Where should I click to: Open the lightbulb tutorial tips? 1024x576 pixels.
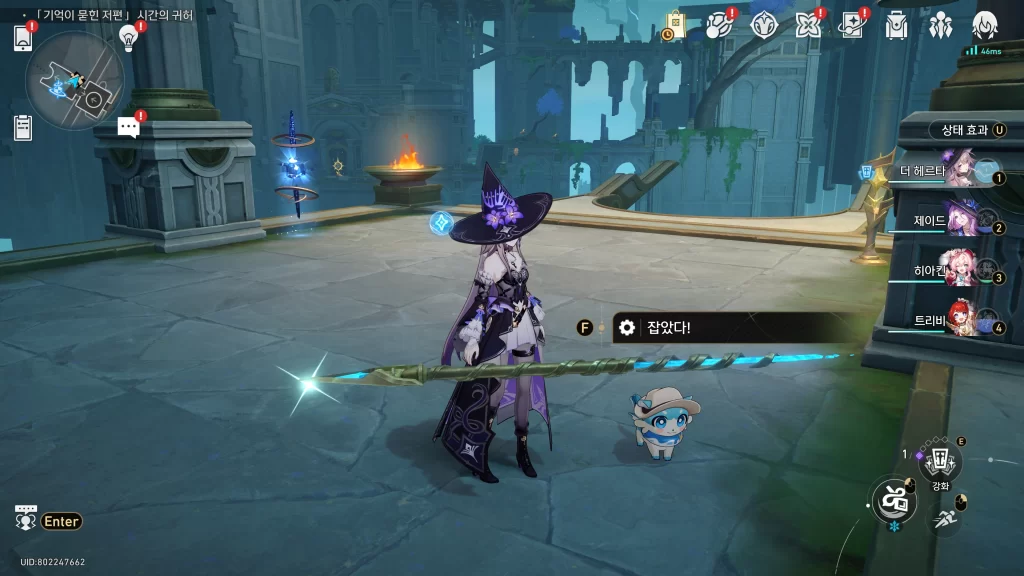[128, 38]
